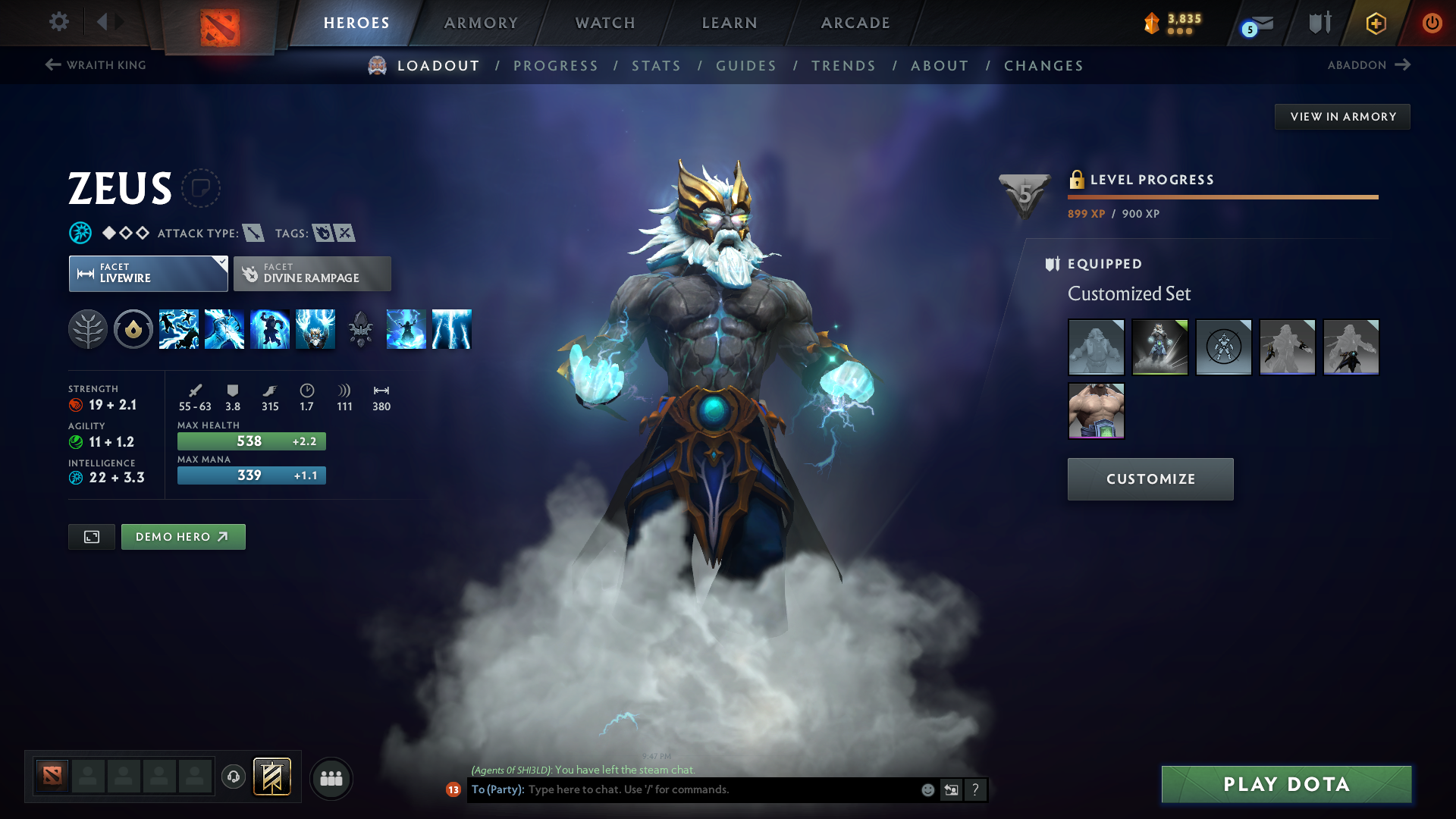The height and width of the screenshot is (819, 1456).
Task: Open the talent tree icon
Action: tap(89, 329)
